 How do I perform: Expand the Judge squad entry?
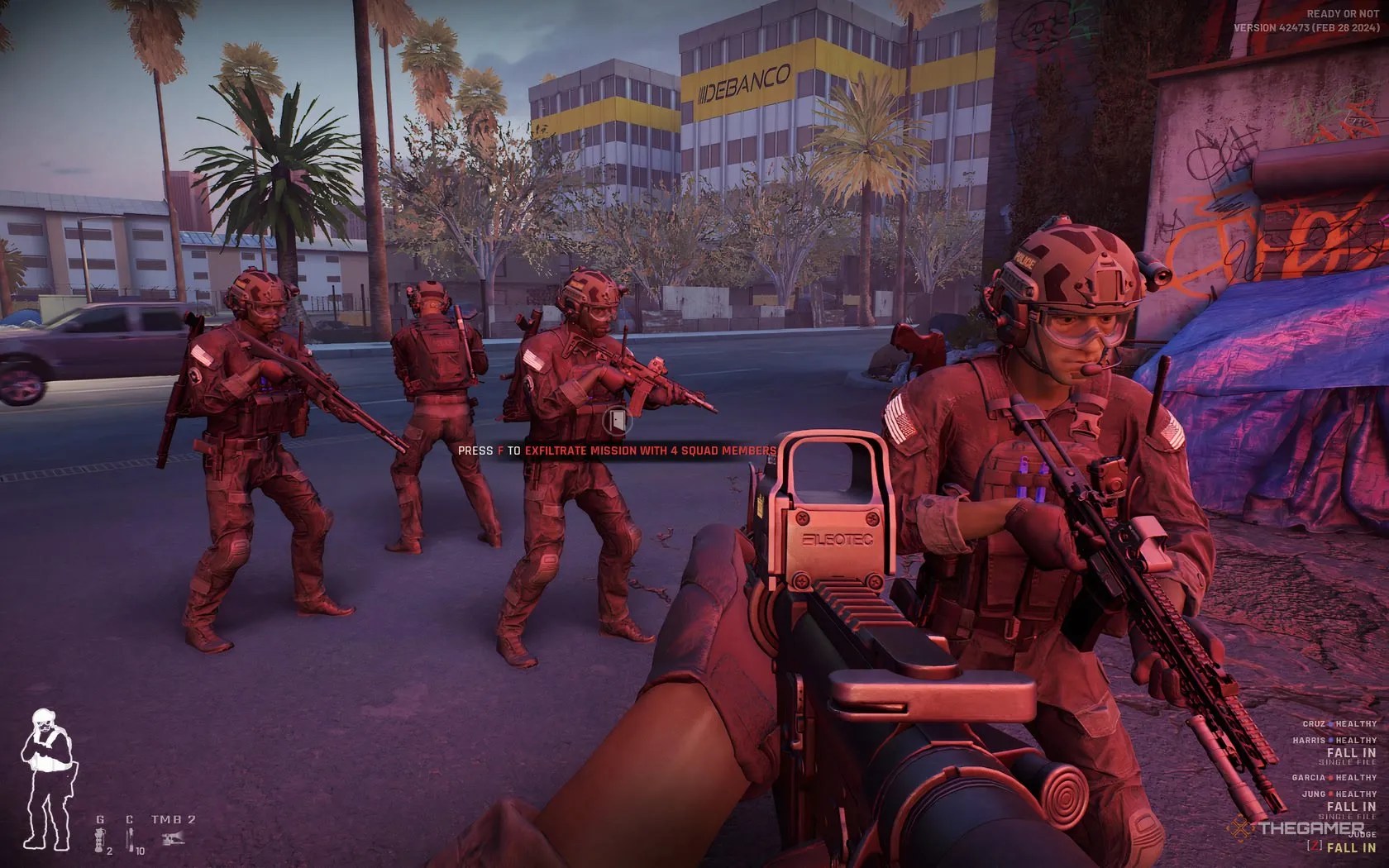[1362, 834]
